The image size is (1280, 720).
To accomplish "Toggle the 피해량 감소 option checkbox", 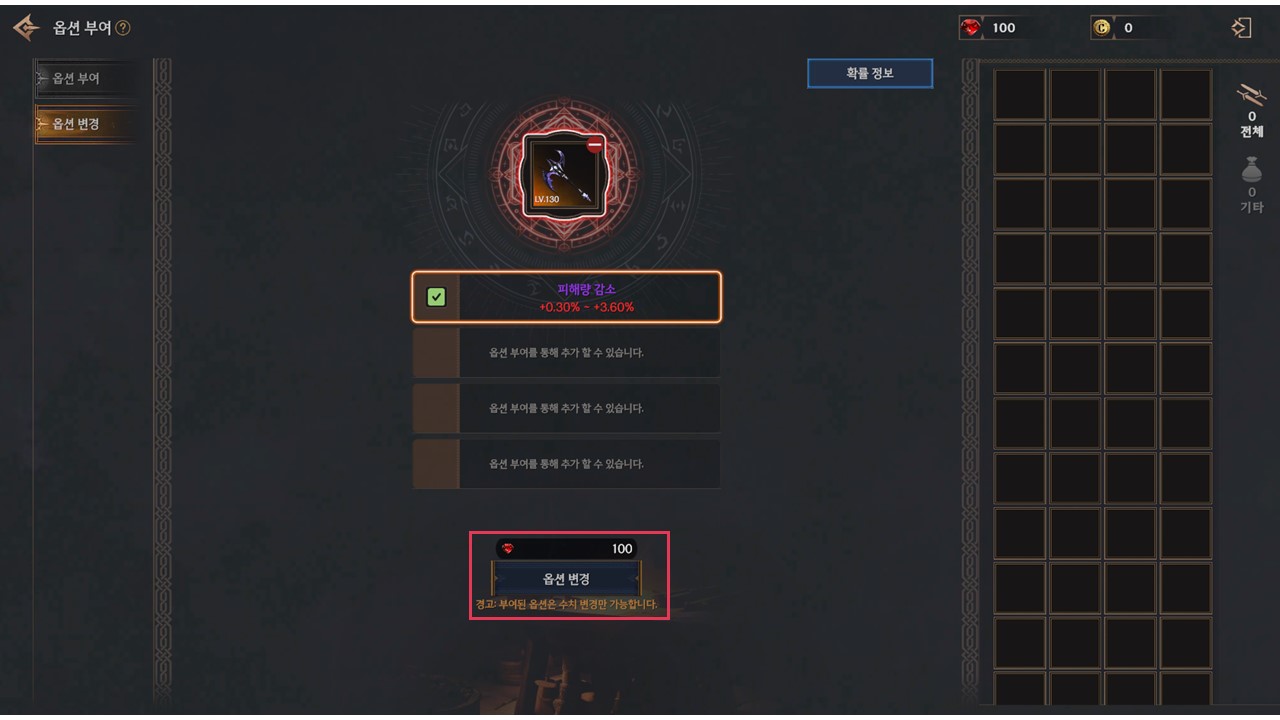I will click(x=436, y=297).
